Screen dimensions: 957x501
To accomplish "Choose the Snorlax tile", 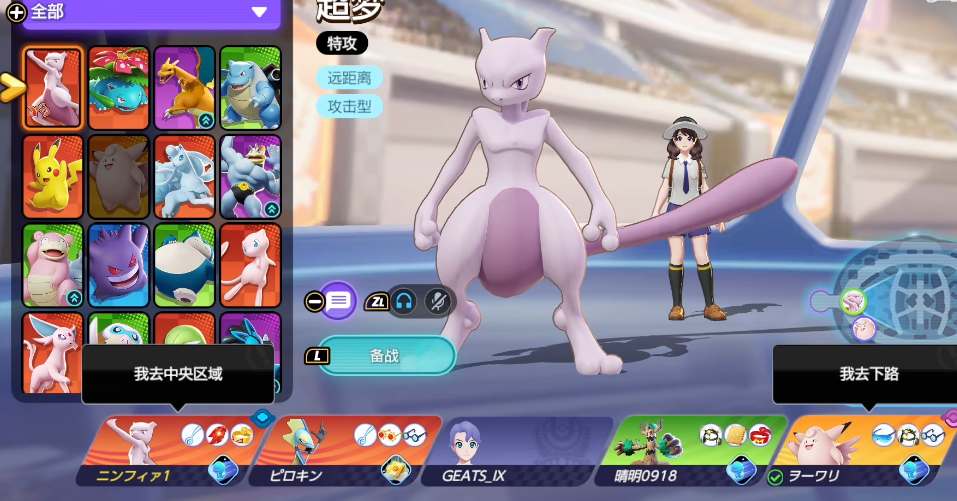I will click(x=185, y=265).
